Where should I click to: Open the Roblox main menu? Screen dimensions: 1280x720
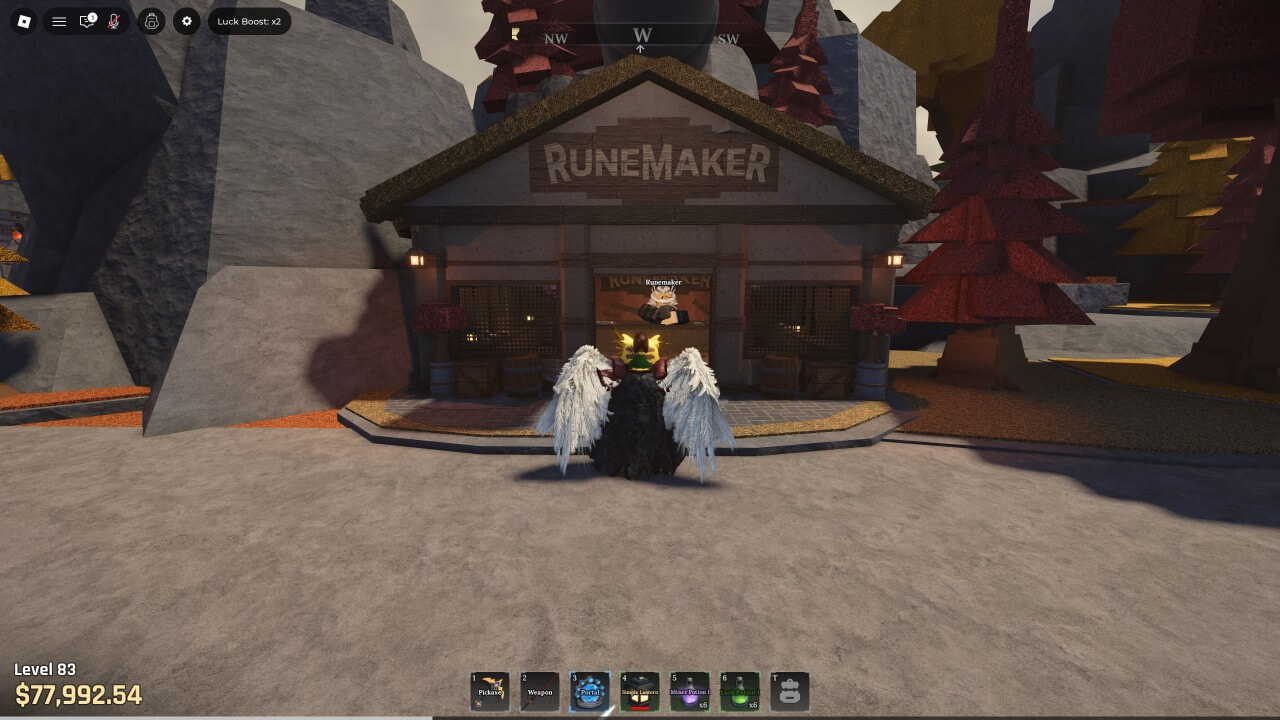point(25,21)
